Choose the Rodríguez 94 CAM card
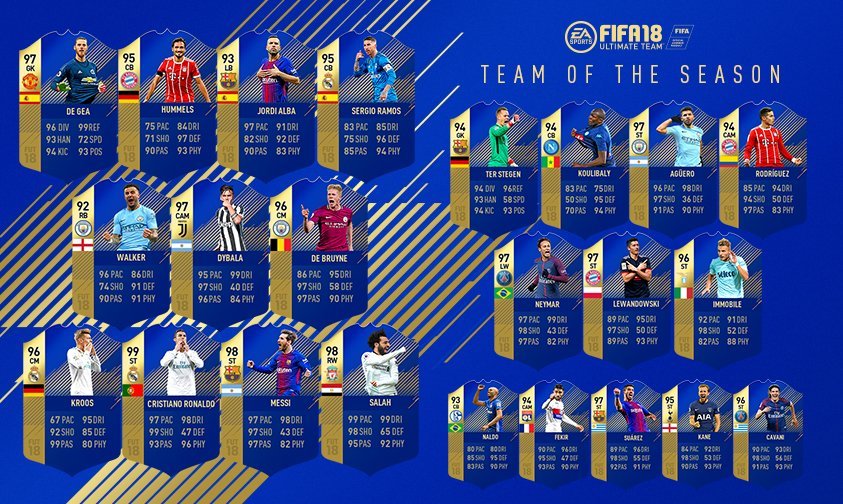This screenshot has height=504, width=843. (x=761, y=167)
